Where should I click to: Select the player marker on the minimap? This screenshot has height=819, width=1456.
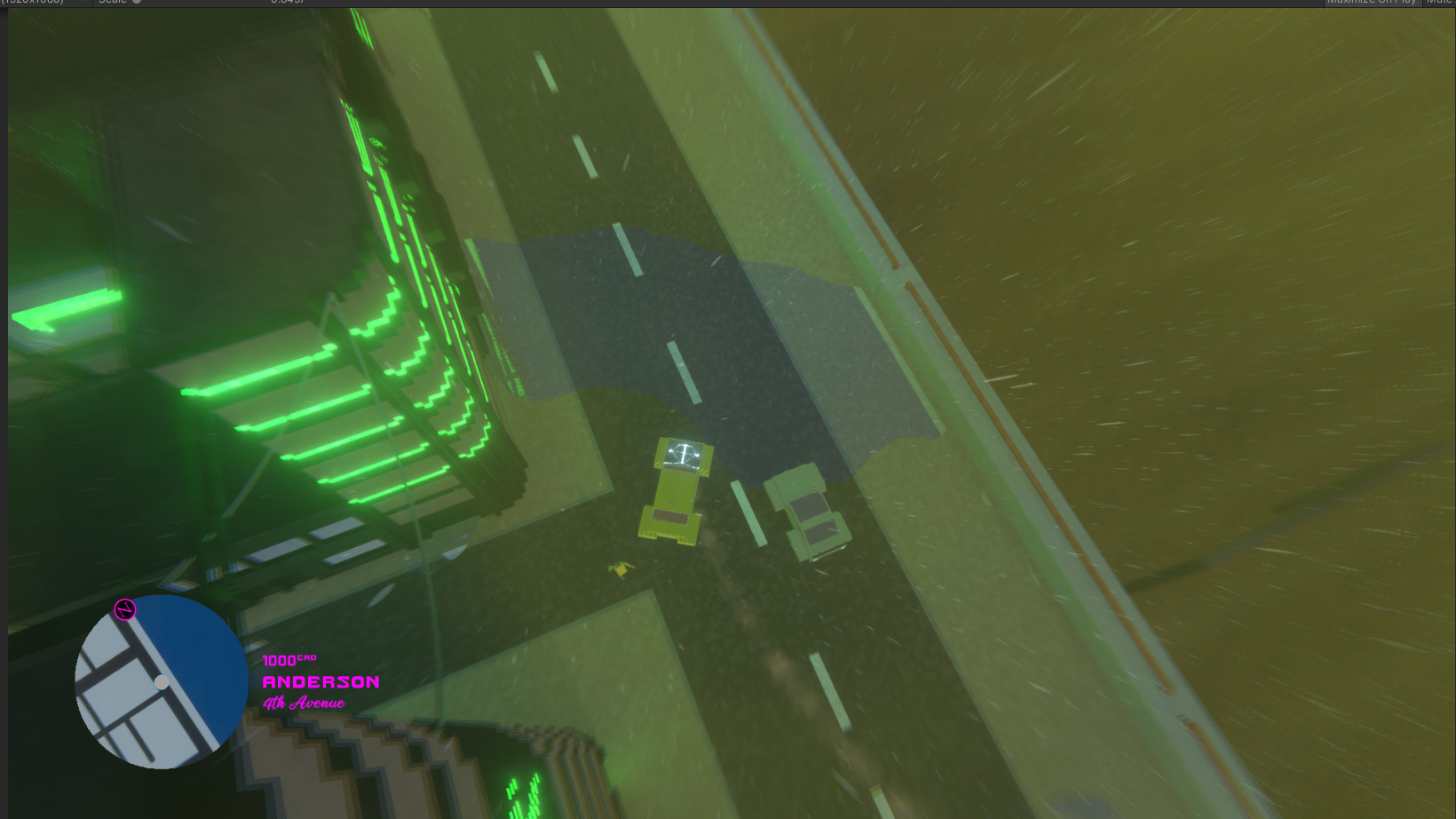pos(162,682)
